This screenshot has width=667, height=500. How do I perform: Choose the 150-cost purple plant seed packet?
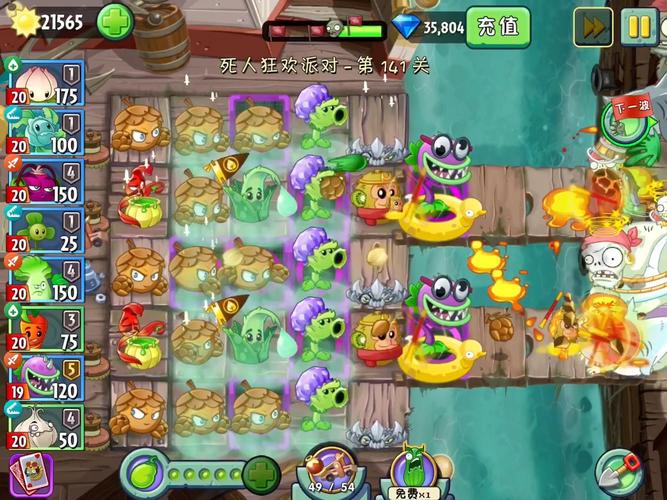45,182
